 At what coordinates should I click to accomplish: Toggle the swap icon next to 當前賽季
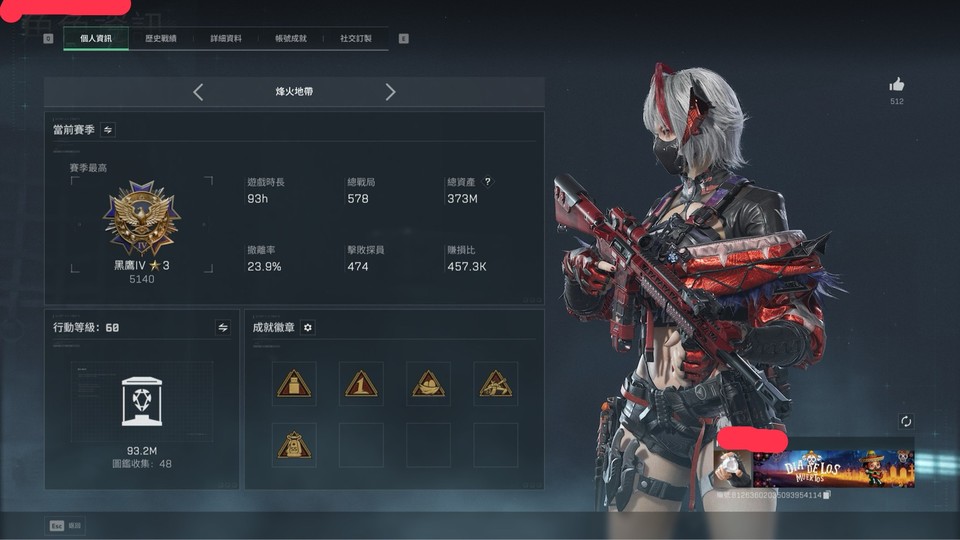tap(108, 129)
